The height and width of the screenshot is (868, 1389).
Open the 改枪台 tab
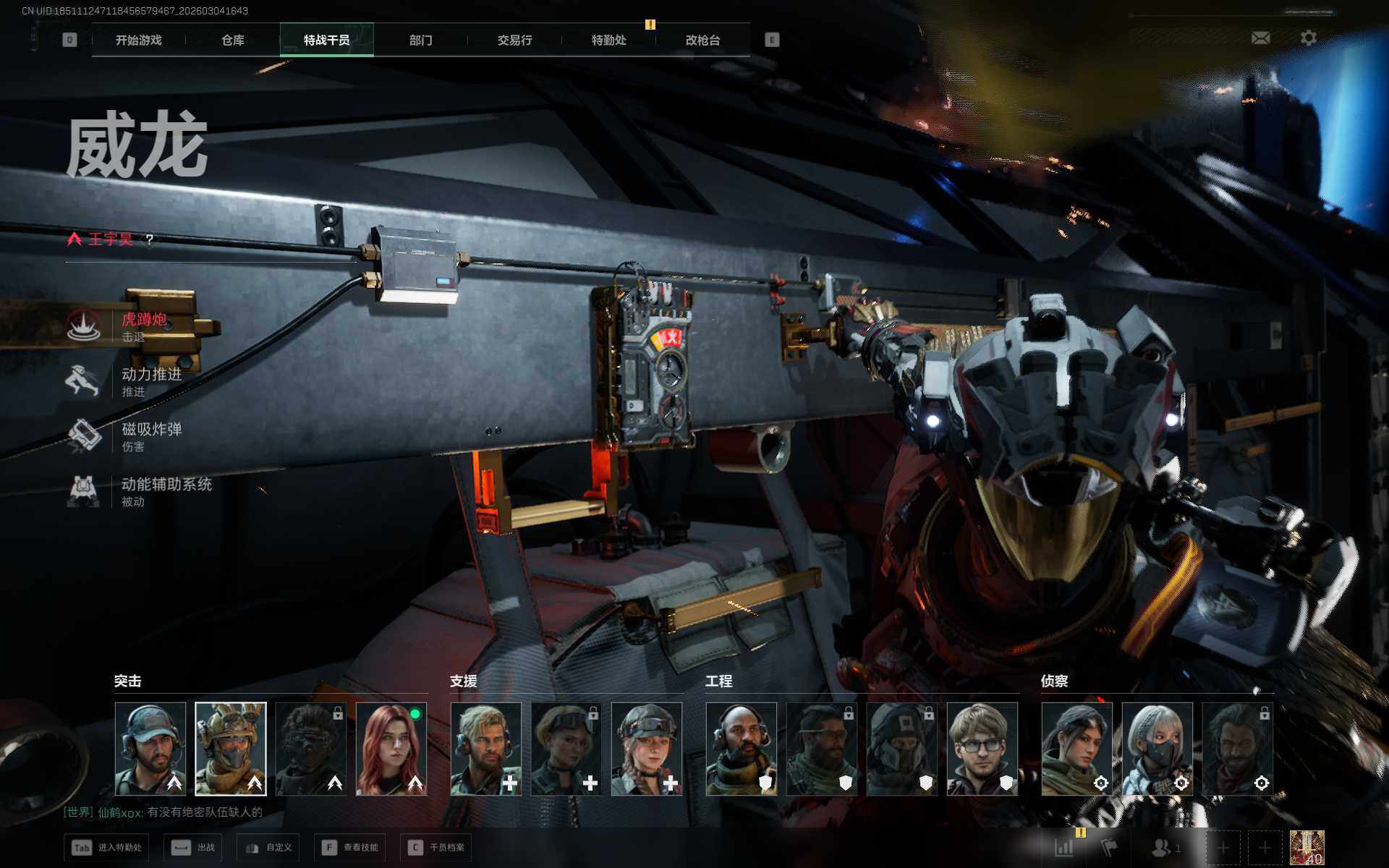click(x=702, y=41)
